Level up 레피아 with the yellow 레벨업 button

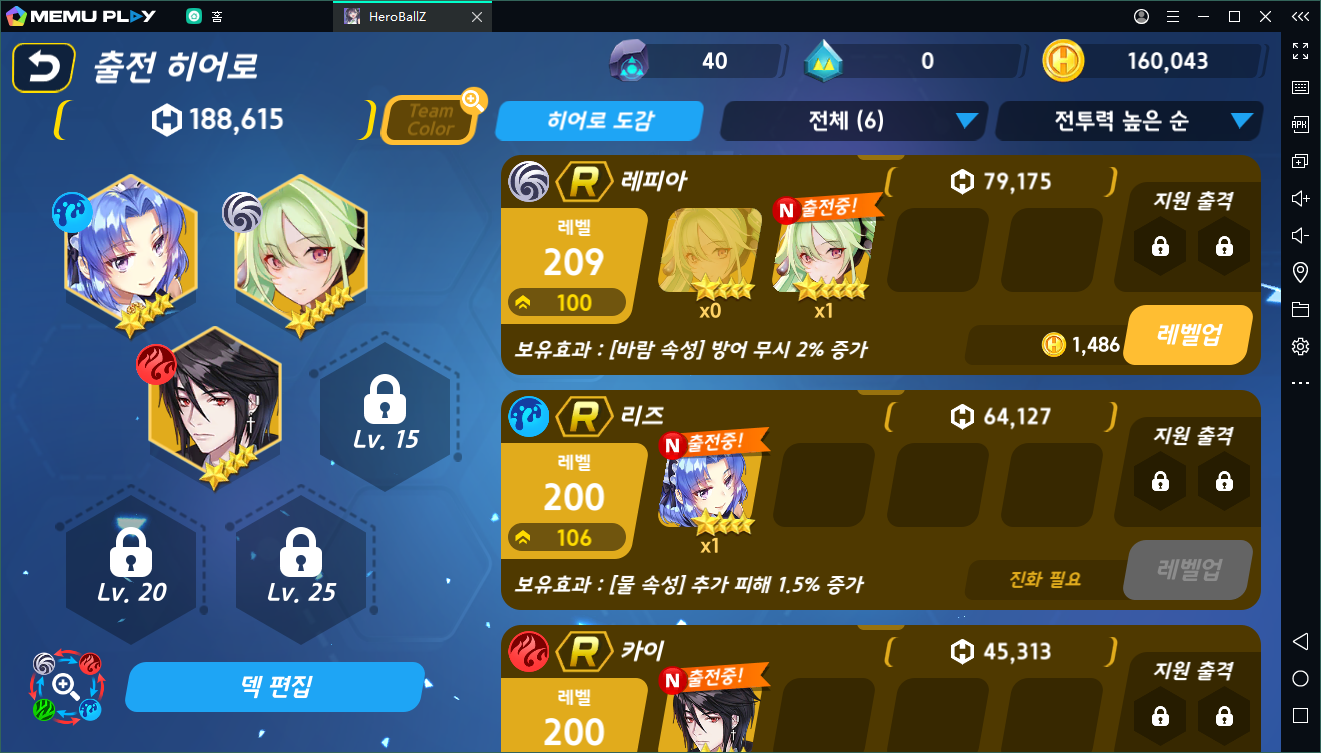click(x=1188, y=335)
